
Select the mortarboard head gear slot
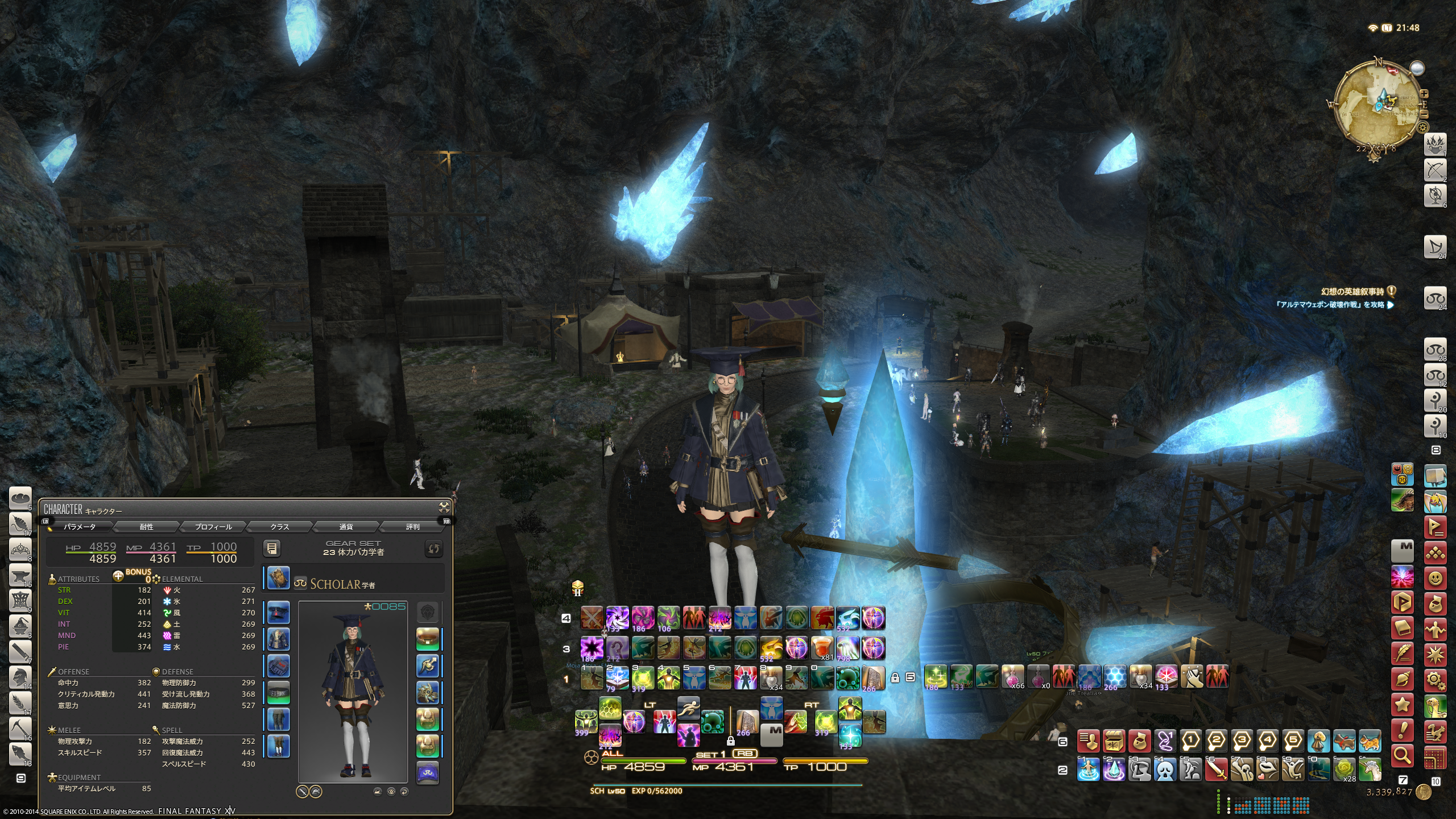[278, 613]
